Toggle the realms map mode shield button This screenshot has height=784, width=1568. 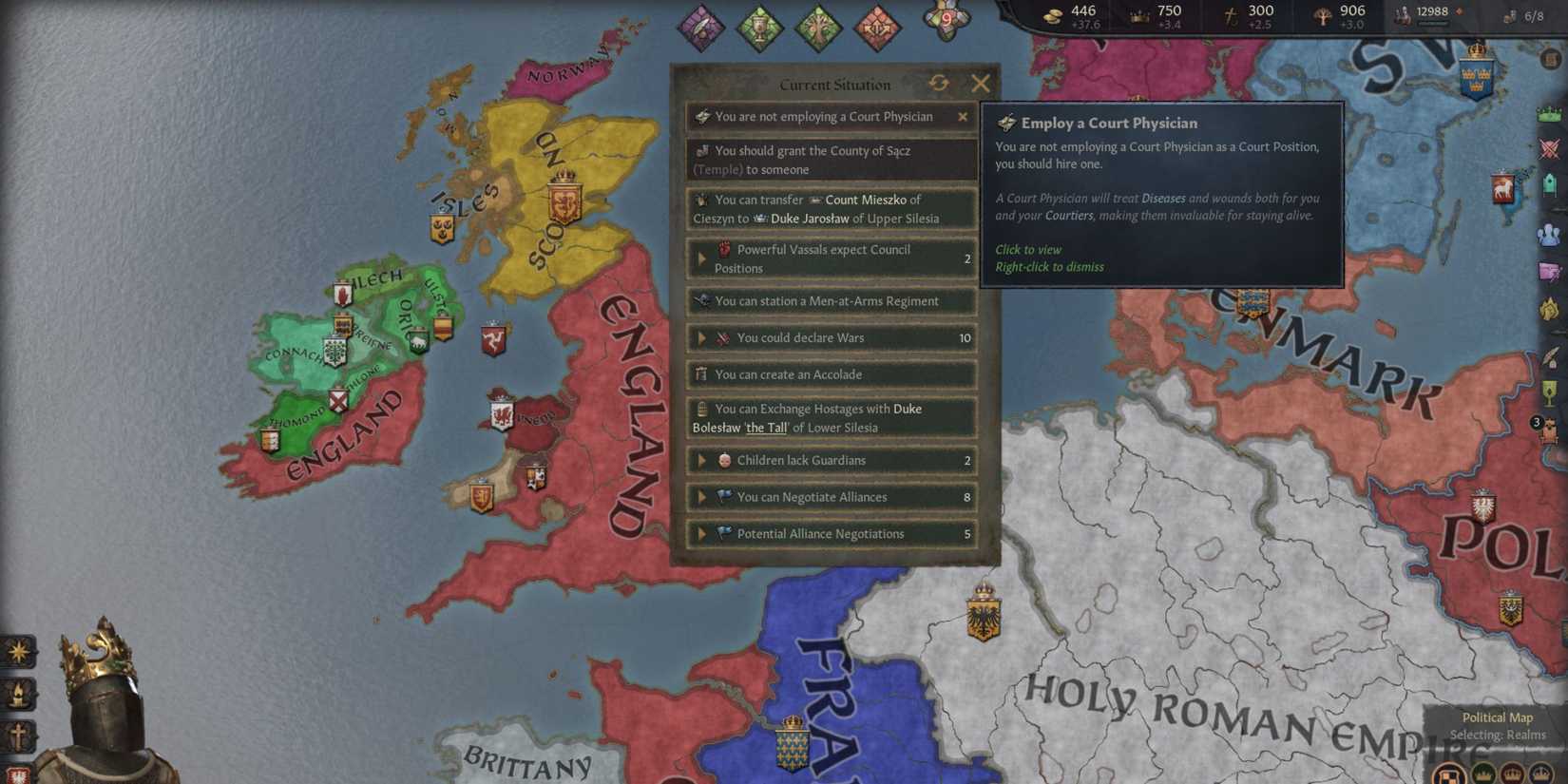coord(1449,774)
